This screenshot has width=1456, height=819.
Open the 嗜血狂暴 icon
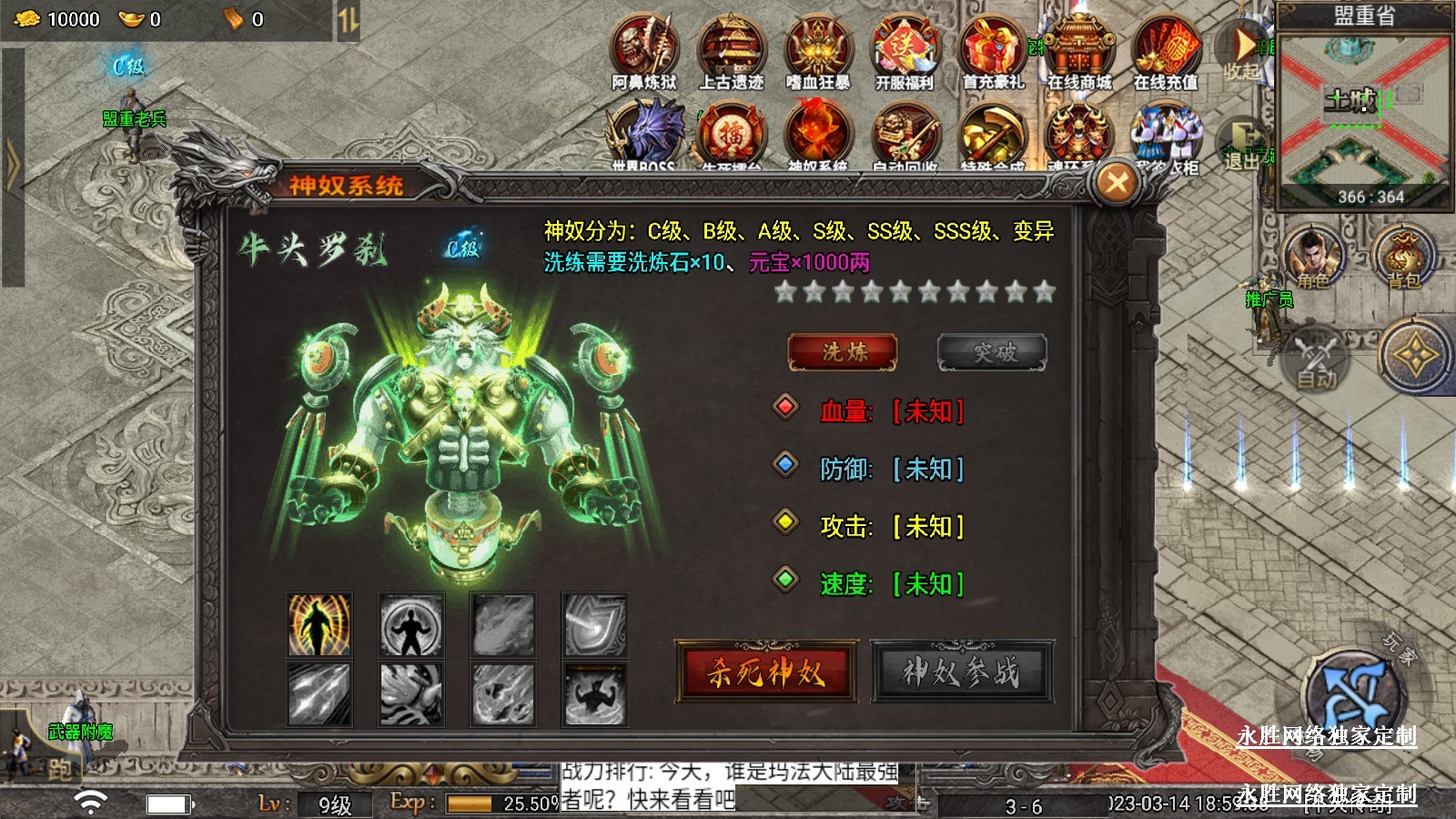(818, 52)
